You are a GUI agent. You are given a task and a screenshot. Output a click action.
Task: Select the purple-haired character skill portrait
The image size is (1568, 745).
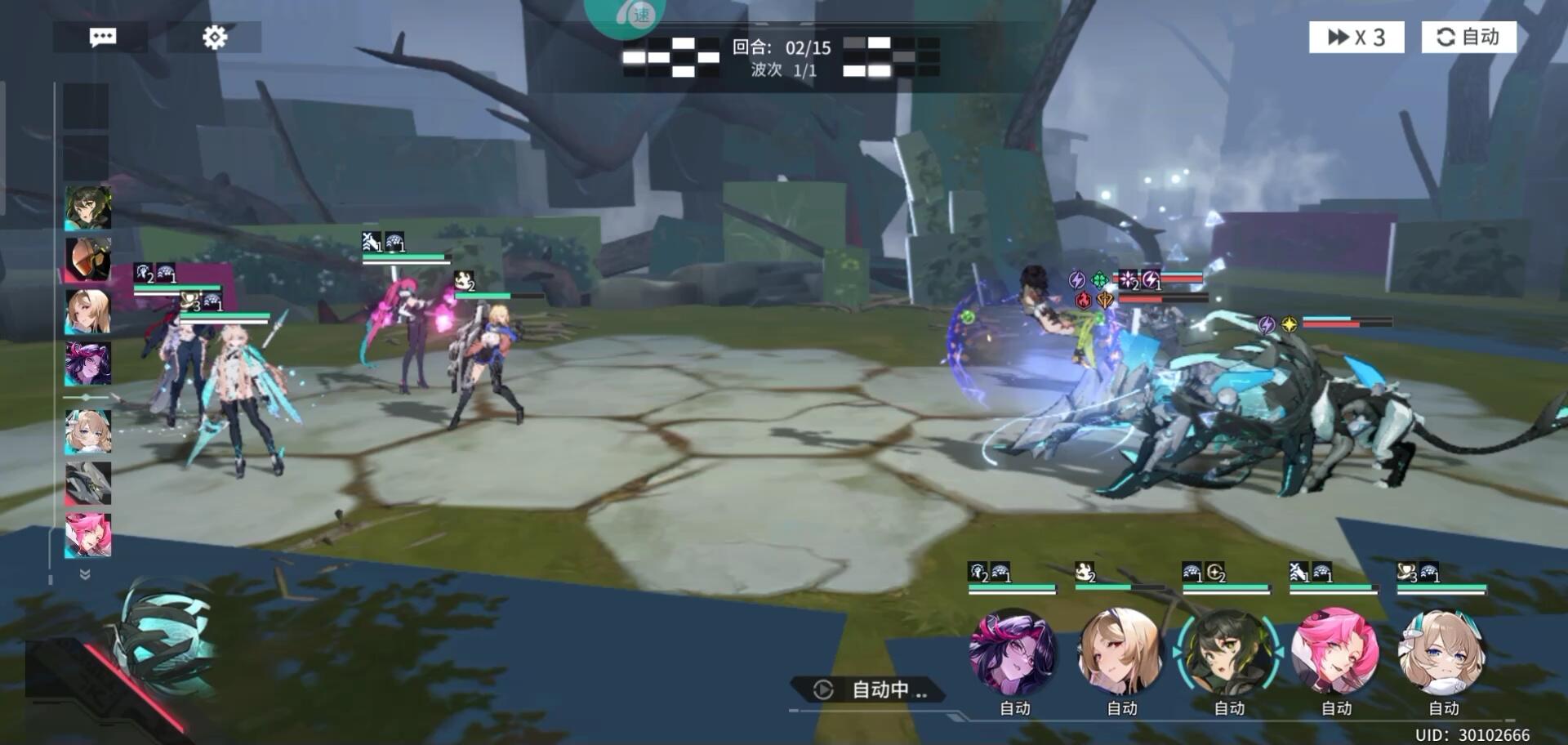(x=1013, y=653)
